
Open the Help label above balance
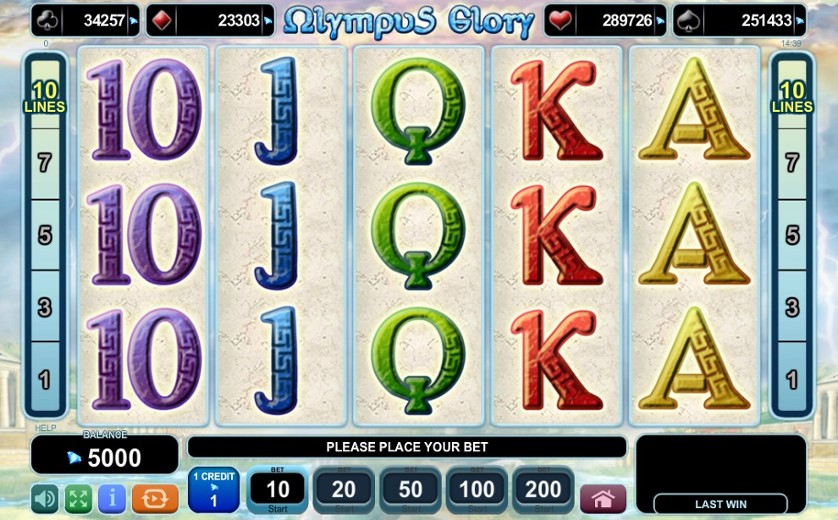tap(46, 428)
